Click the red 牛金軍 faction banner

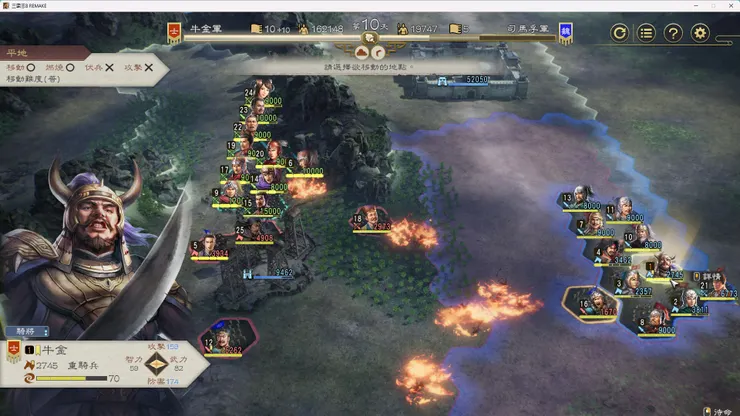174,32
